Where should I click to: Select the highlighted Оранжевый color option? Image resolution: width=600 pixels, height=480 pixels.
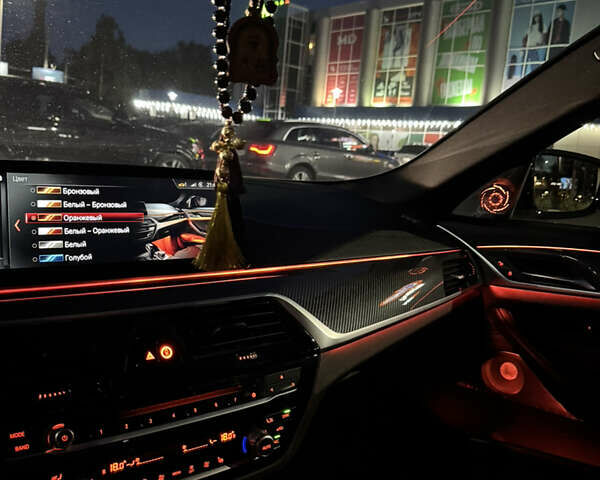(82, 217)
